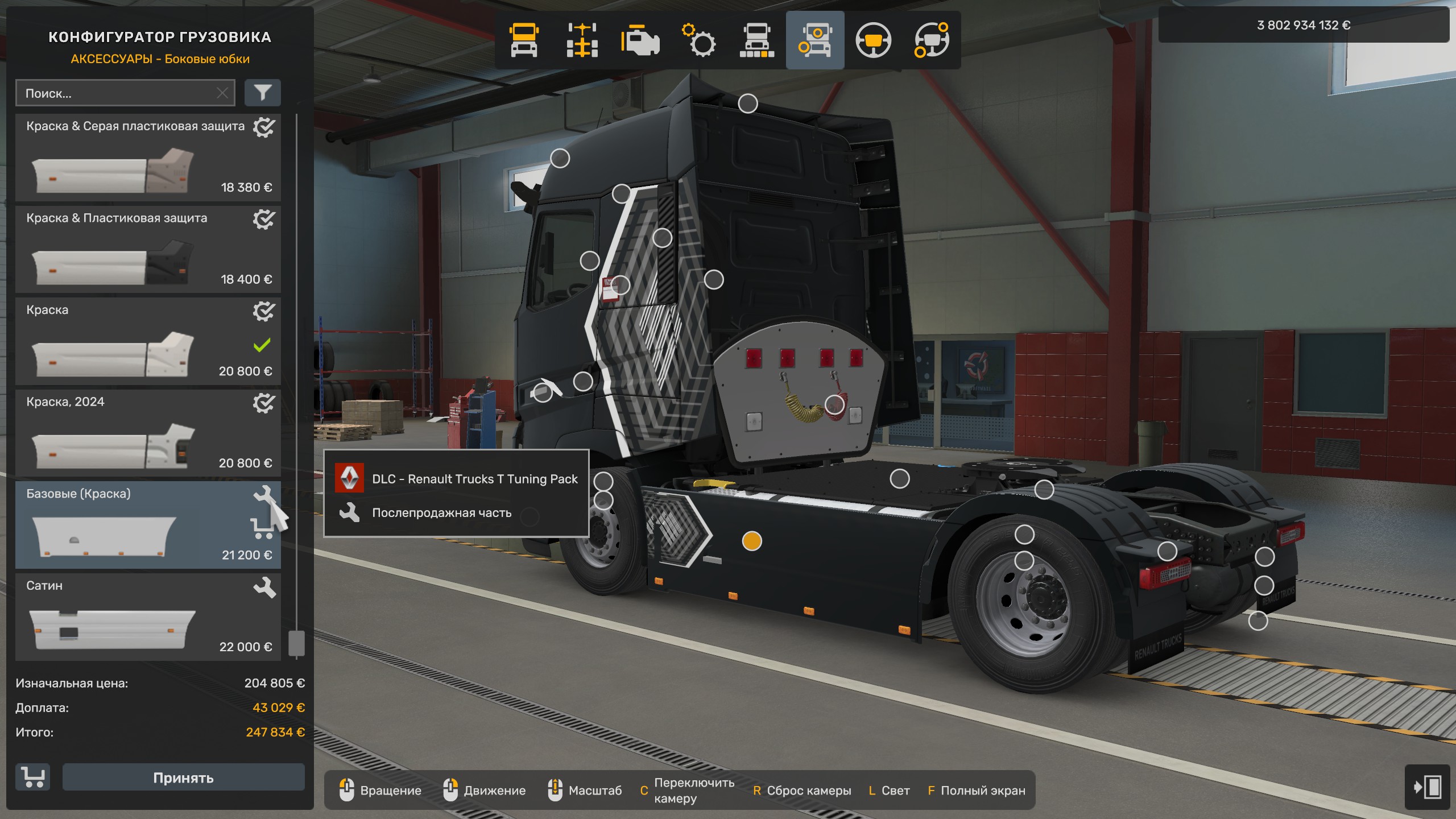Click the highlighted orange accessory marker on skirt
Screen dimensions: 1456x819
pos(751,541)
